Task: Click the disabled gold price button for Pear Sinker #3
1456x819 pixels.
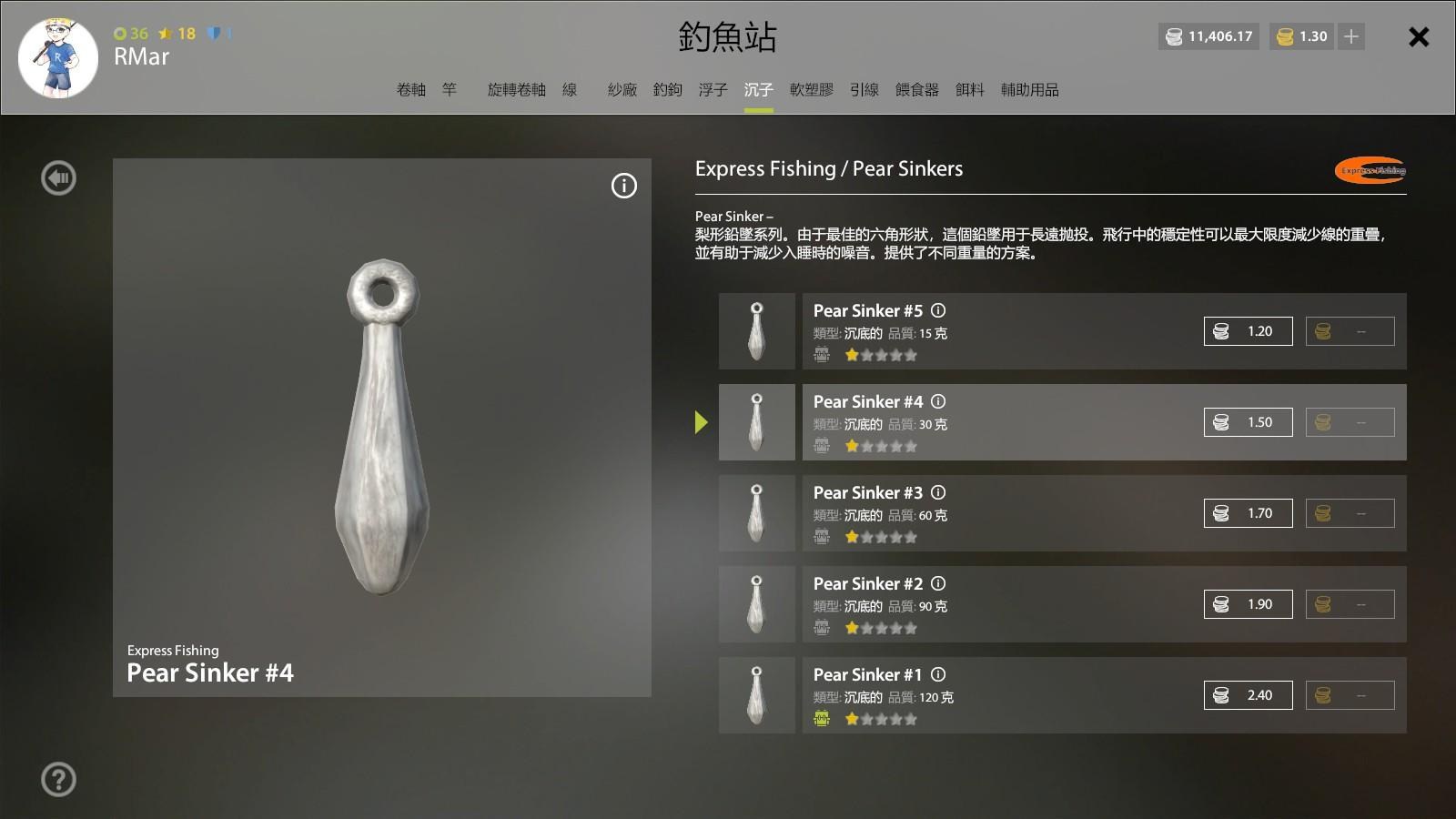Action: click(x=1350, y=512)
